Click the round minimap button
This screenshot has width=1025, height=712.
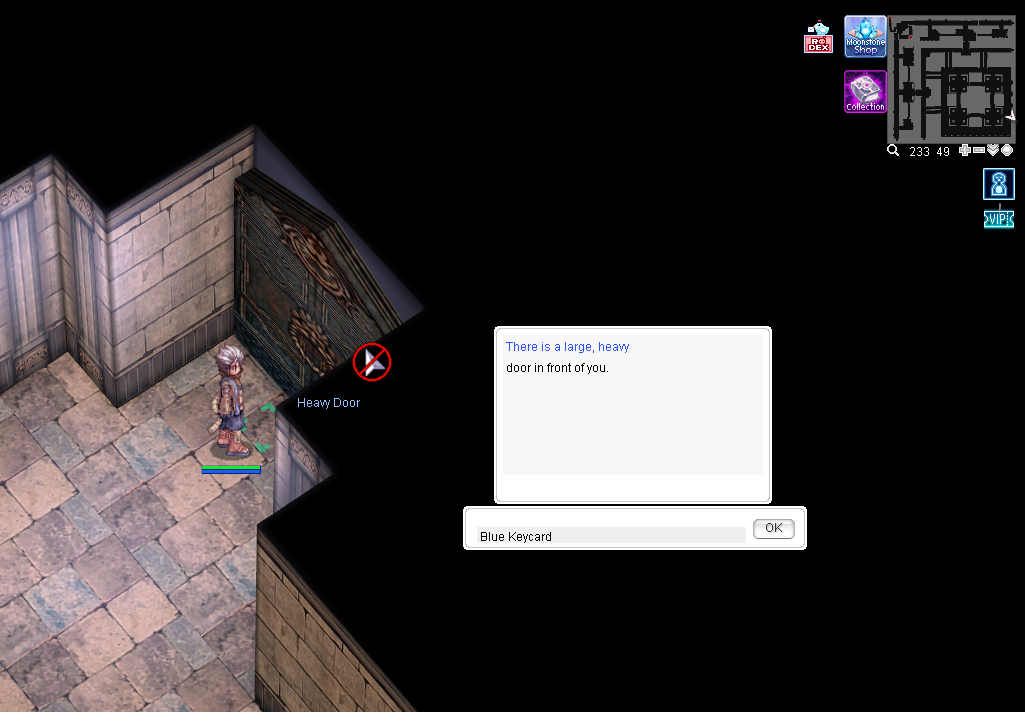(x=1007, y=150)
